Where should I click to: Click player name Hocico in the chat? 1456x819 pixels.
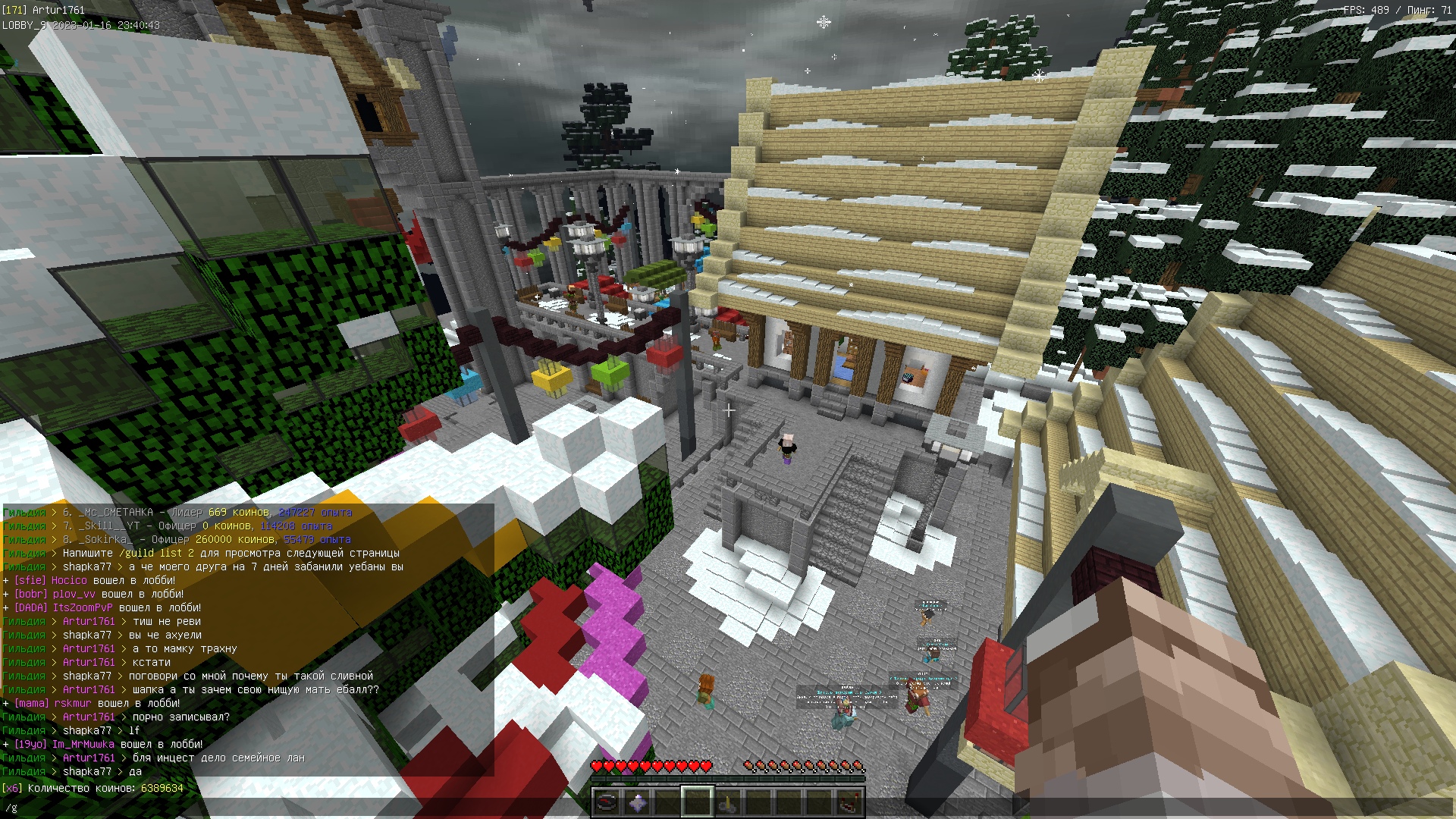coord(69,581)
